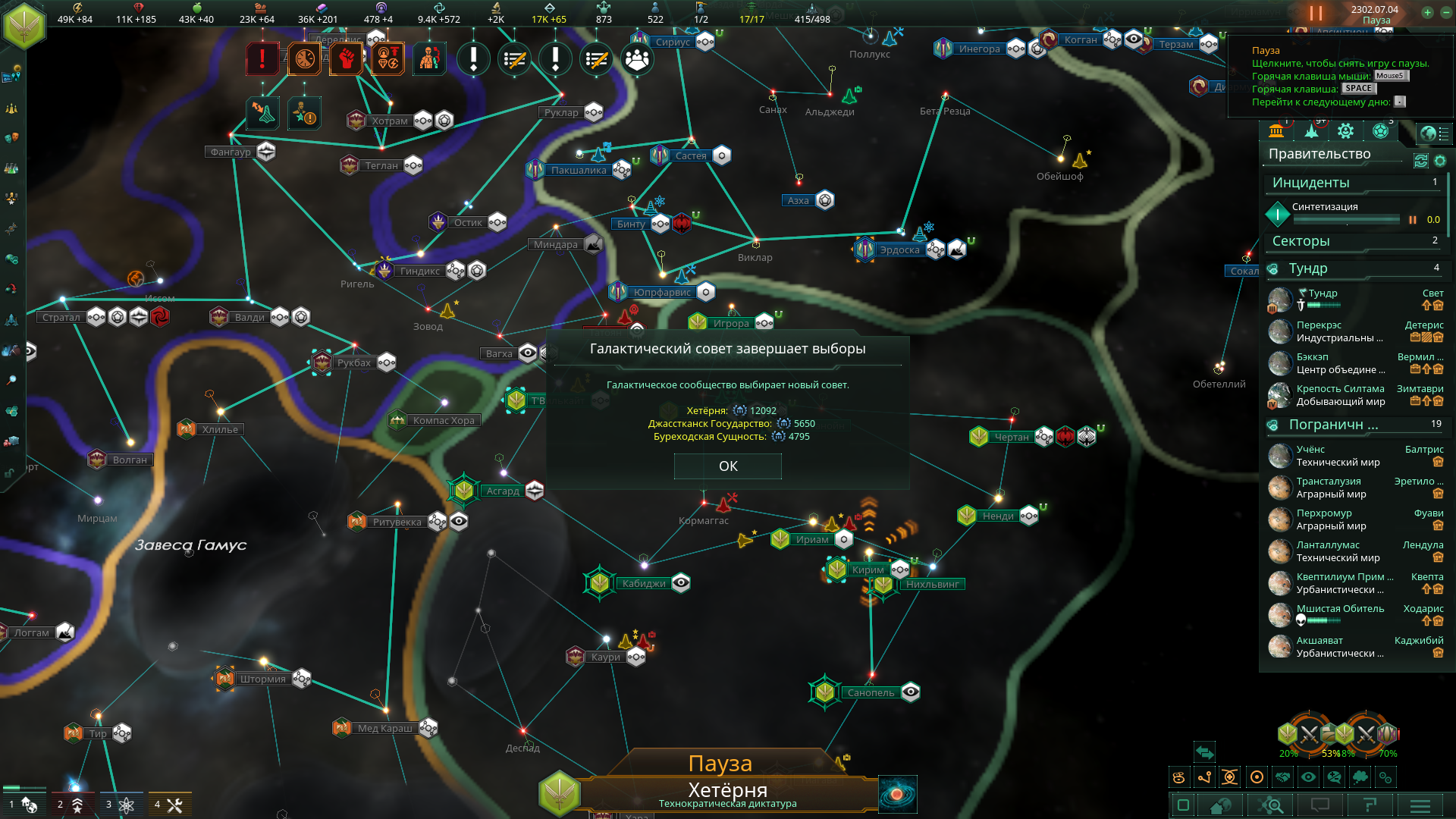
Task: Switch to government tab with orange building icon
Action: pos(1276,132)
